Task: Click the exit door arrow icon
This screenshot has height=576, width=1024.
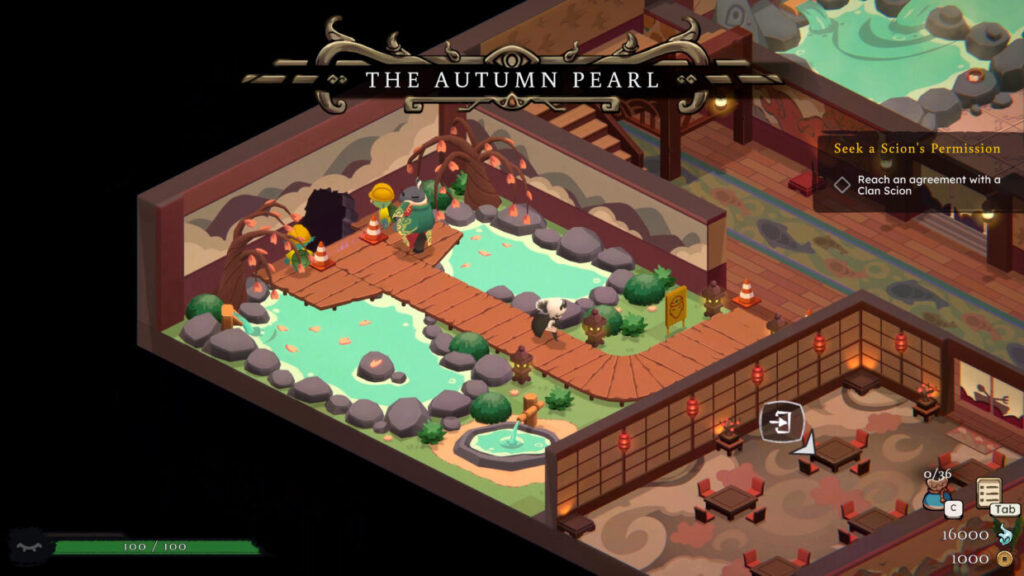Action: pyautogui.click(x=782, y=422)
